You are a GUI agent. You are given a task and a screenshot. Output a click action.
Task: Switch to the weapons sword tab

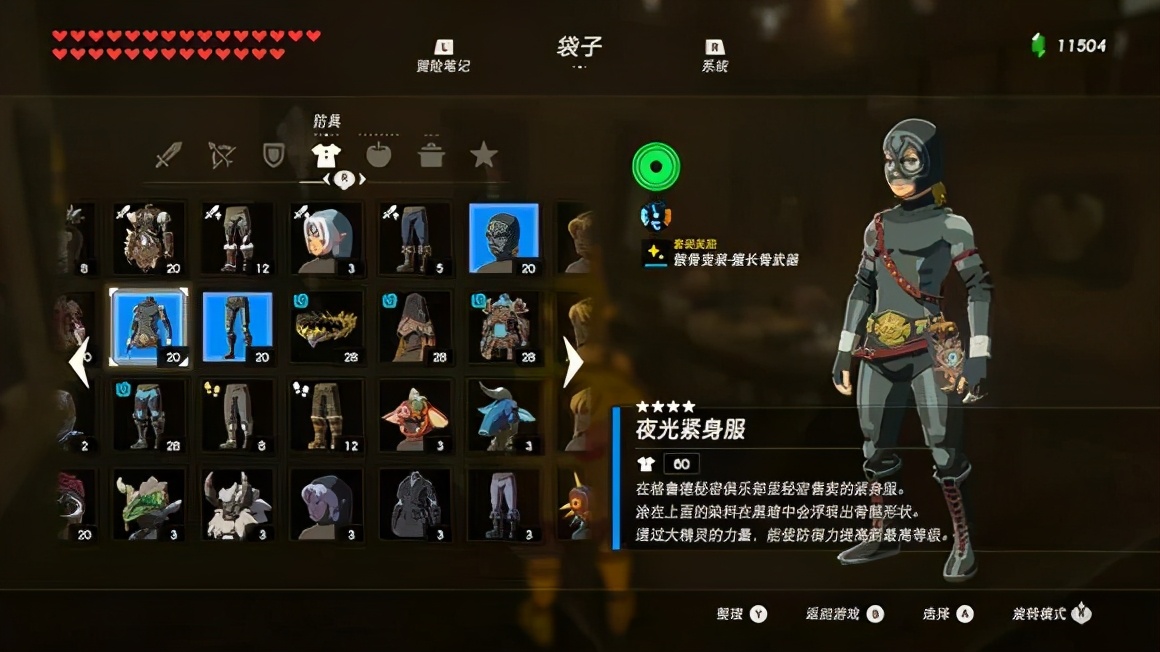(x=169, y=155)
